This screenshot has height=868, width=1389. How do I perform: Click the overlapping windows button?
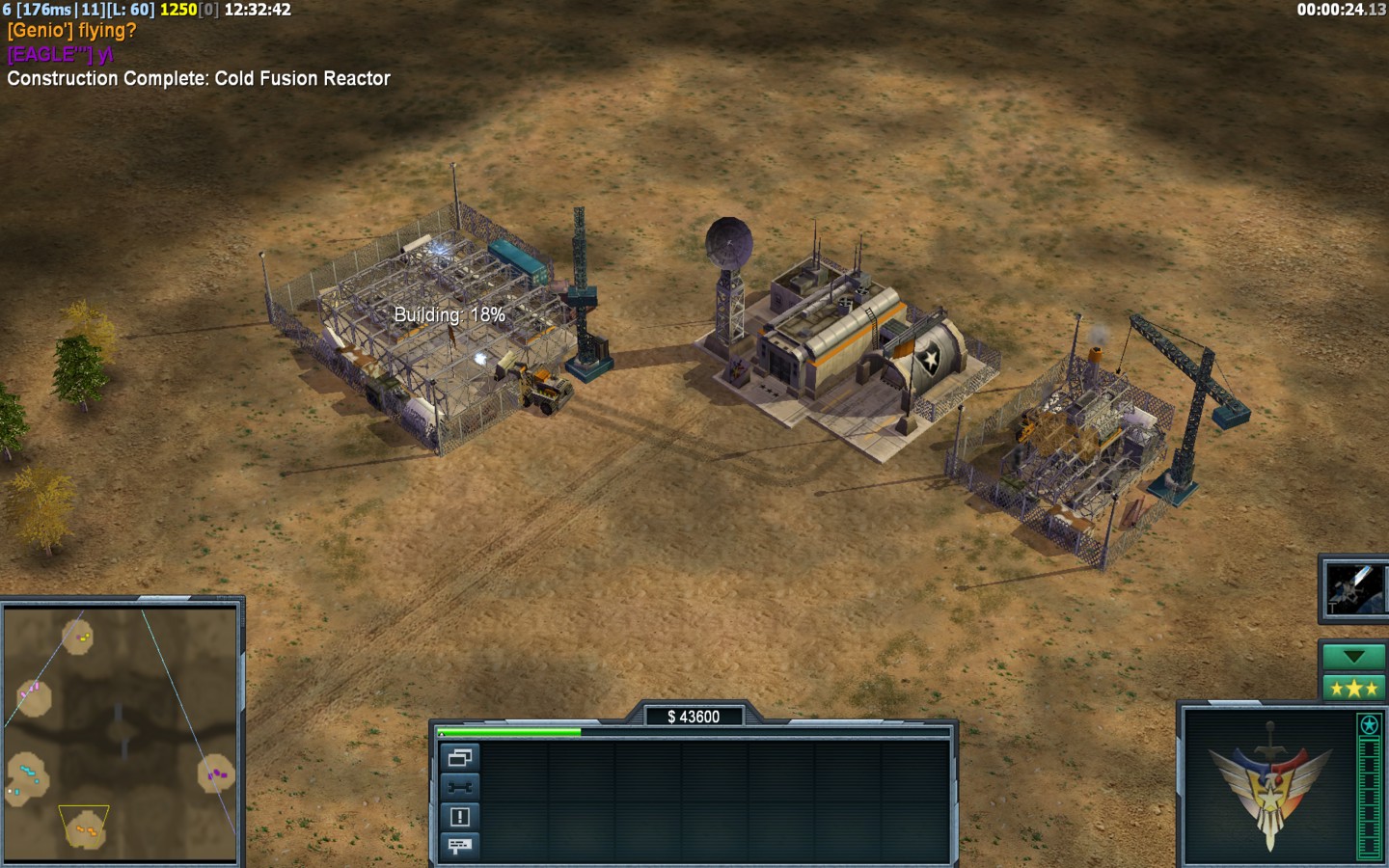tap(459, 758)
